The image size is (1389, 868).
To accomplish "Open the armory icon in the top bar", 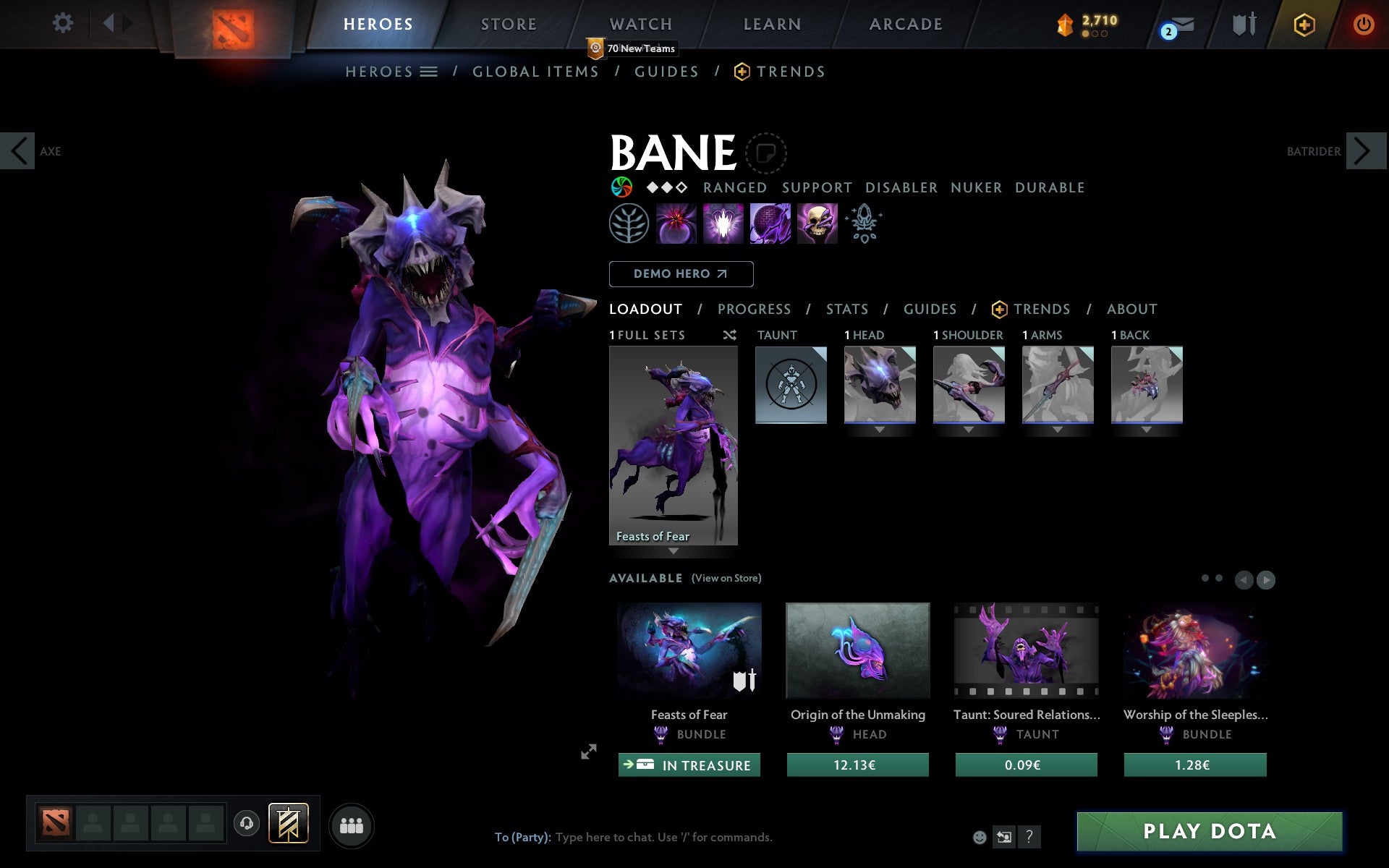I will 1243,24.
